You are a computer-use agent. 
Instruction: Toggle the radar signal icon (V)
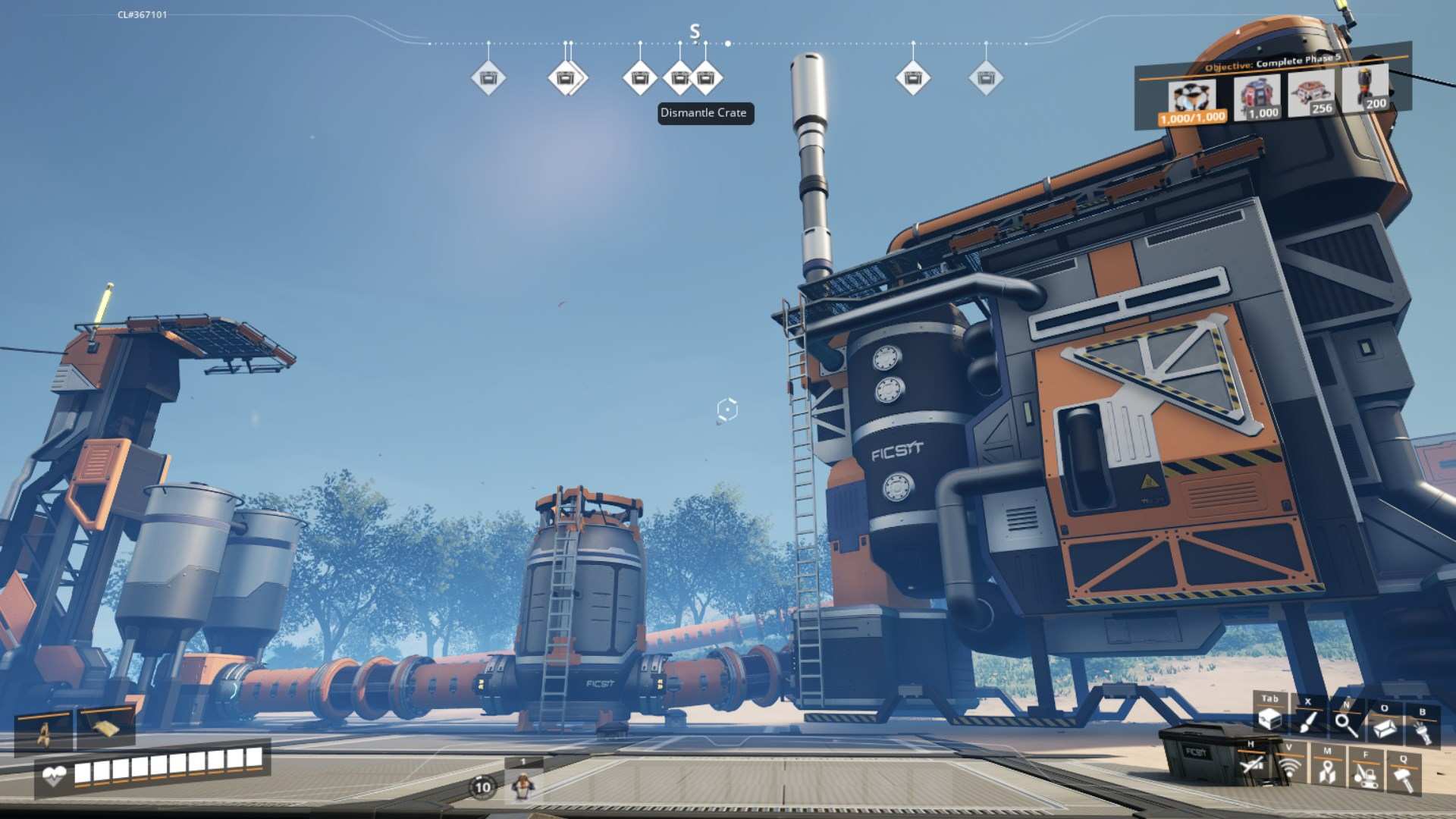click(1289, 768)
